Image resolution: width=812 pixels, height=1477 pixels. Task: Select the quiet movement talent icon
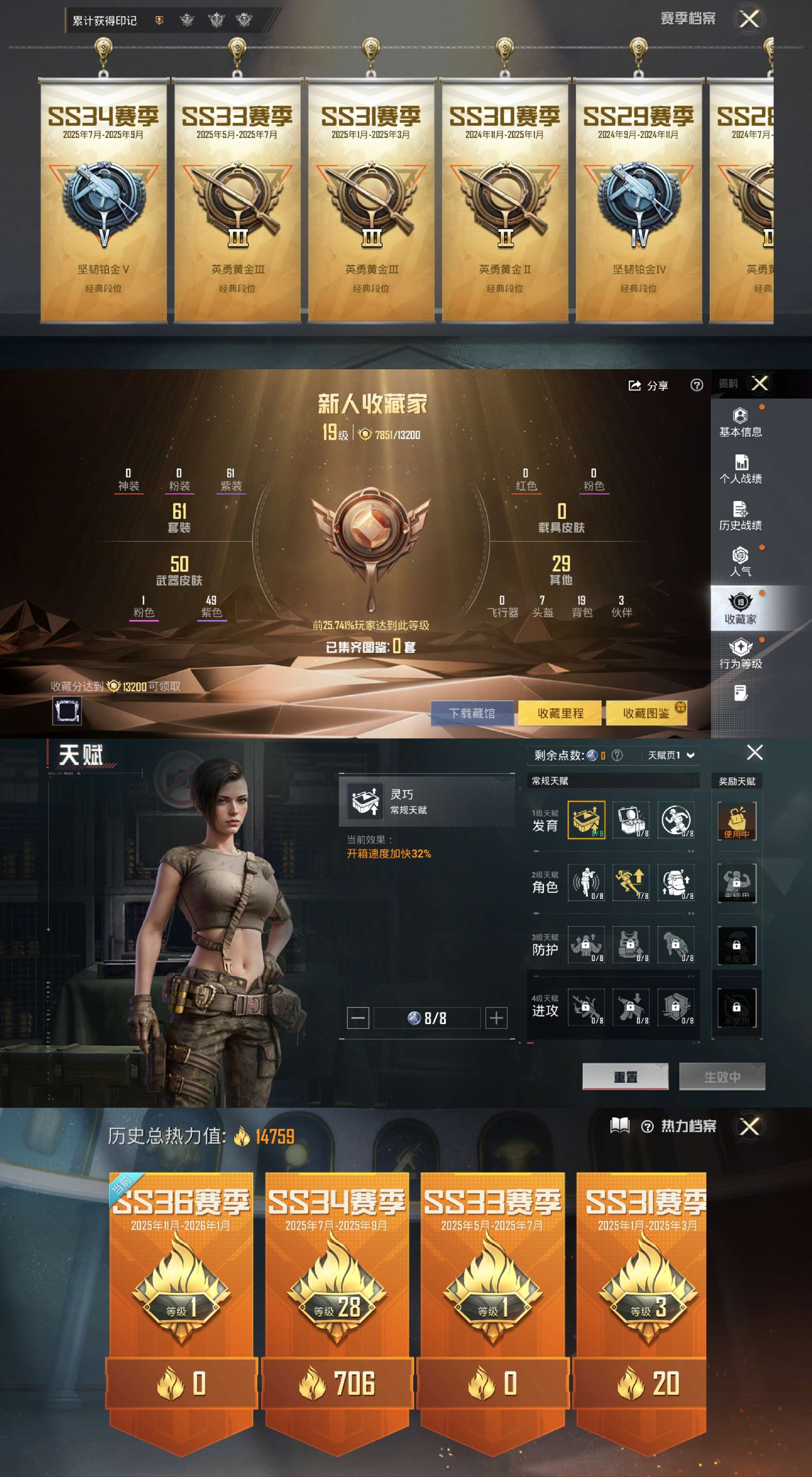[586, 882]
